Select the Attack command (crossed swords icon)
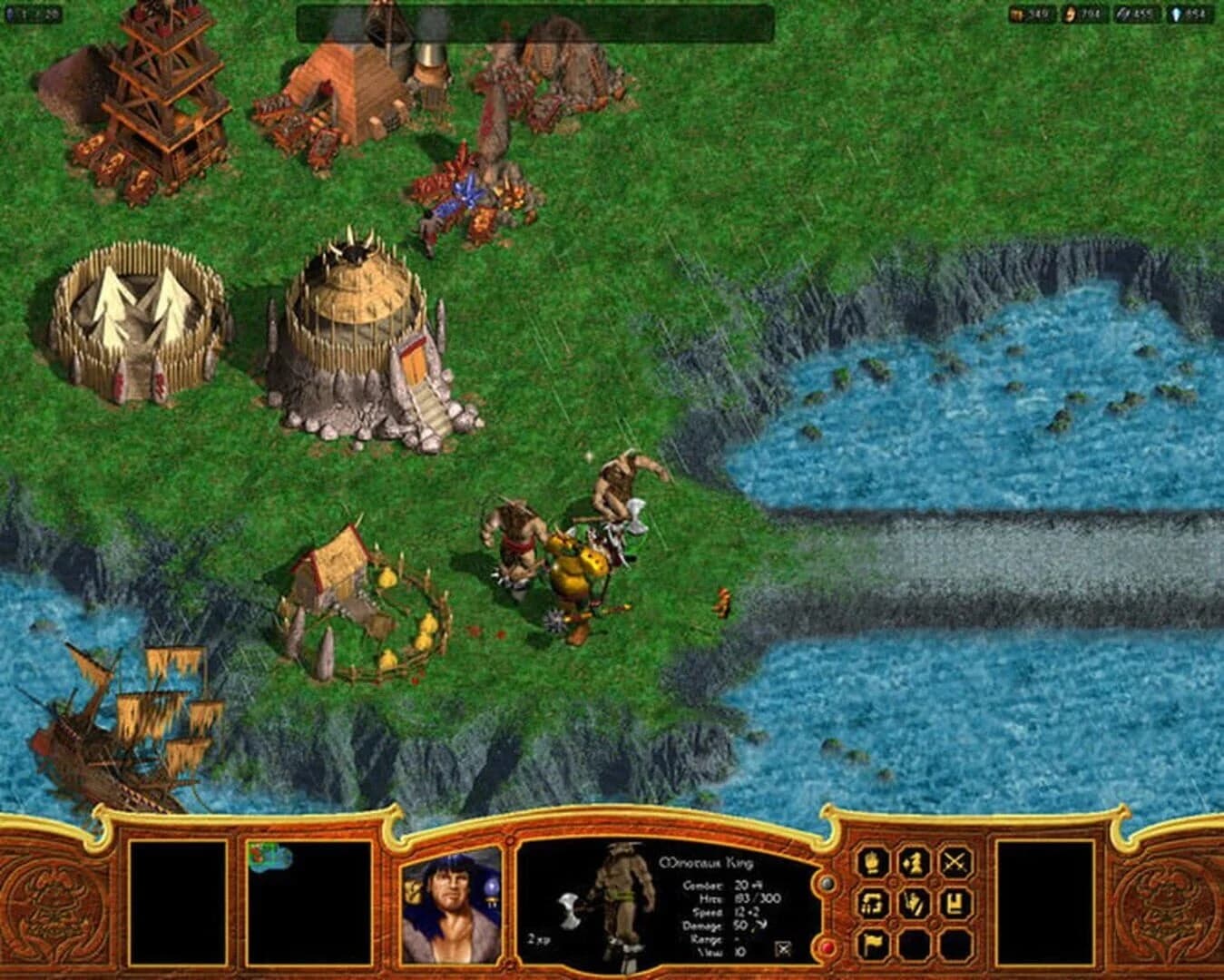1224x980 pixels. click(955, 863)
